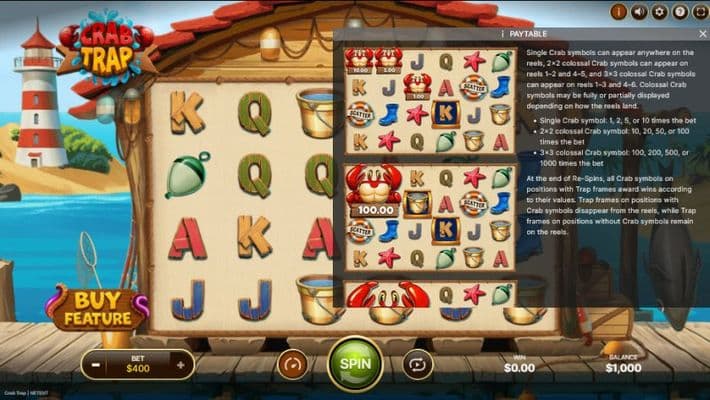The image size is (710, 400).
Task: Open help with the question mark icon
Action: click(680, 12)
